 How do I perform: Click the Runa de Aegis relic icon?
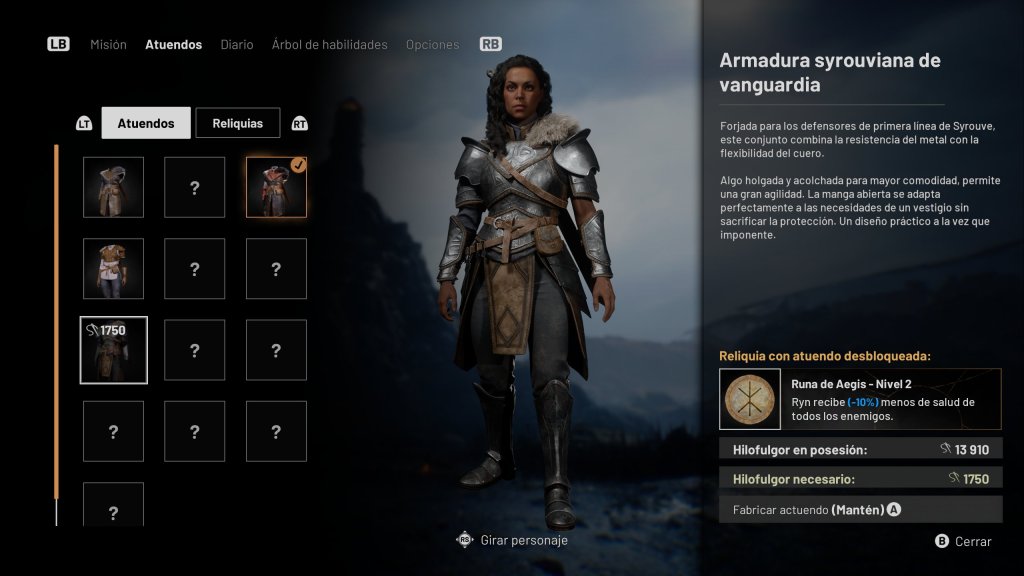click(x=750, y=399)
